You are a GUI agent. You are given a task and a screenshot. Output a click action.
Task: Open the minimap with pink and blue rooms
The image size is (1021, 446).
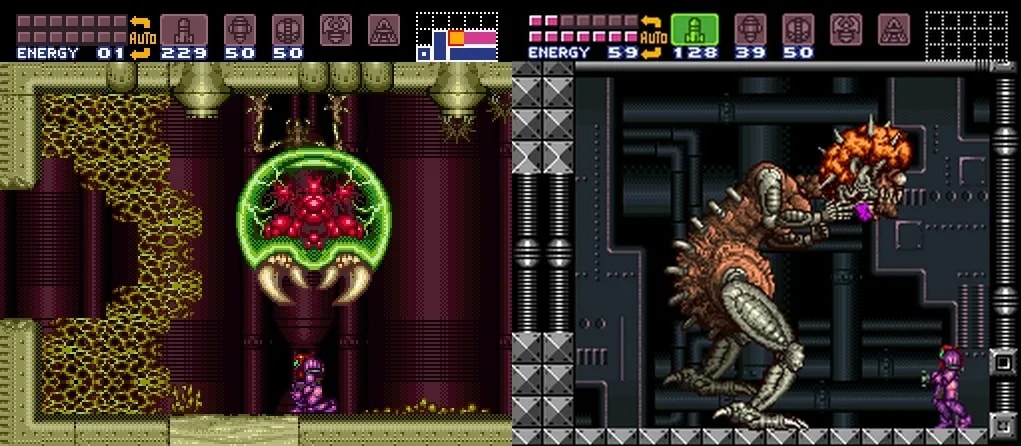coord(456,37)
